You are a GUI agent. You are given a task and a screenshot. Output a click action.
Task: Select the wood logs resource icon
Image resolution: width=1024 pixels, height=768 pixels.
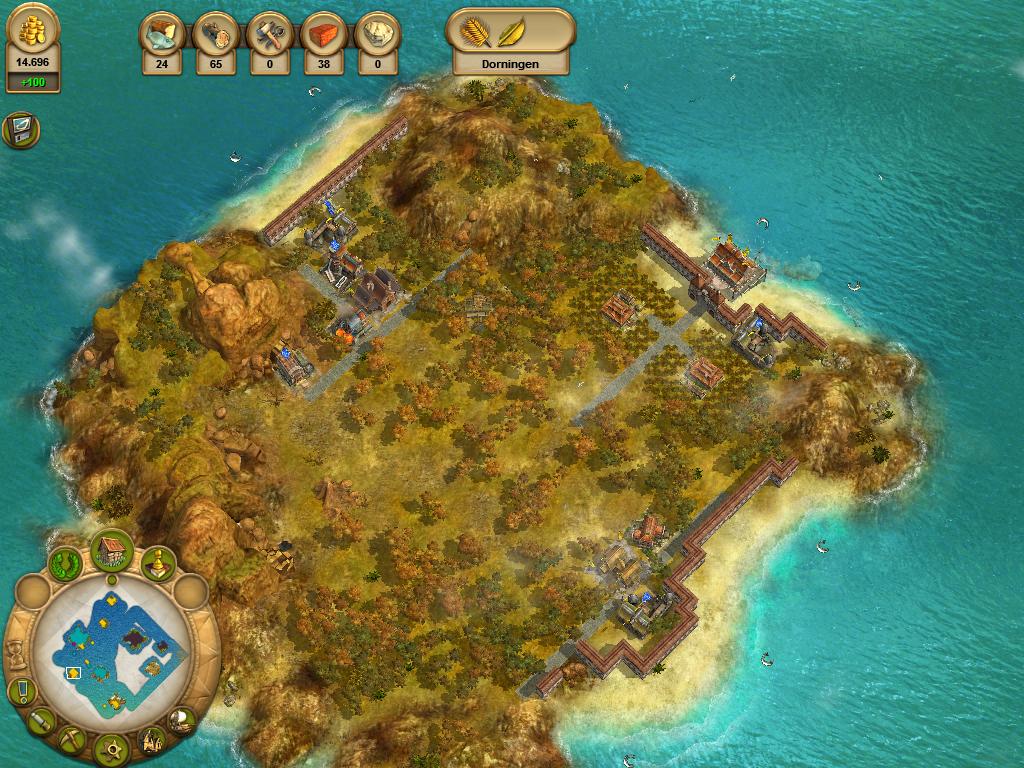[x=215, y=33]
